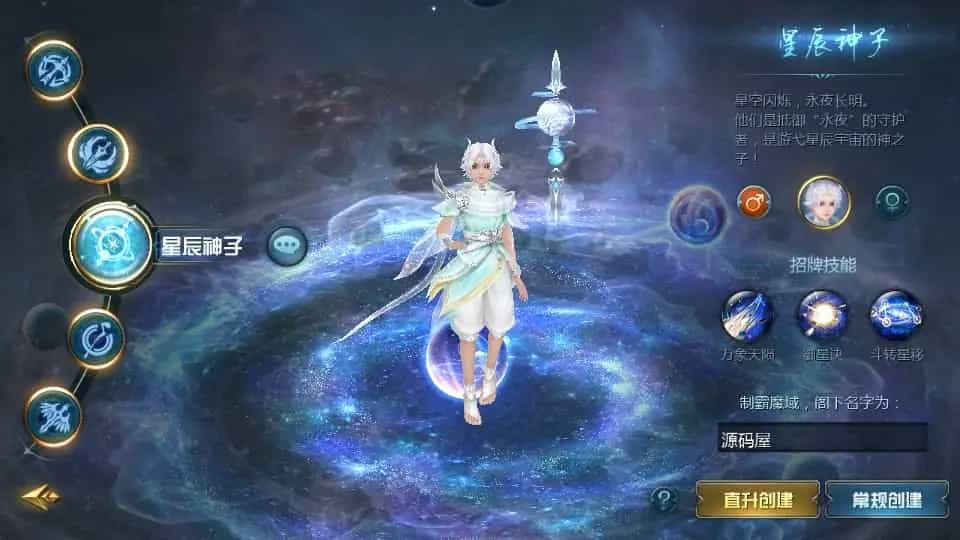Edit the character name field 源码屋

[x=822, y=438]
